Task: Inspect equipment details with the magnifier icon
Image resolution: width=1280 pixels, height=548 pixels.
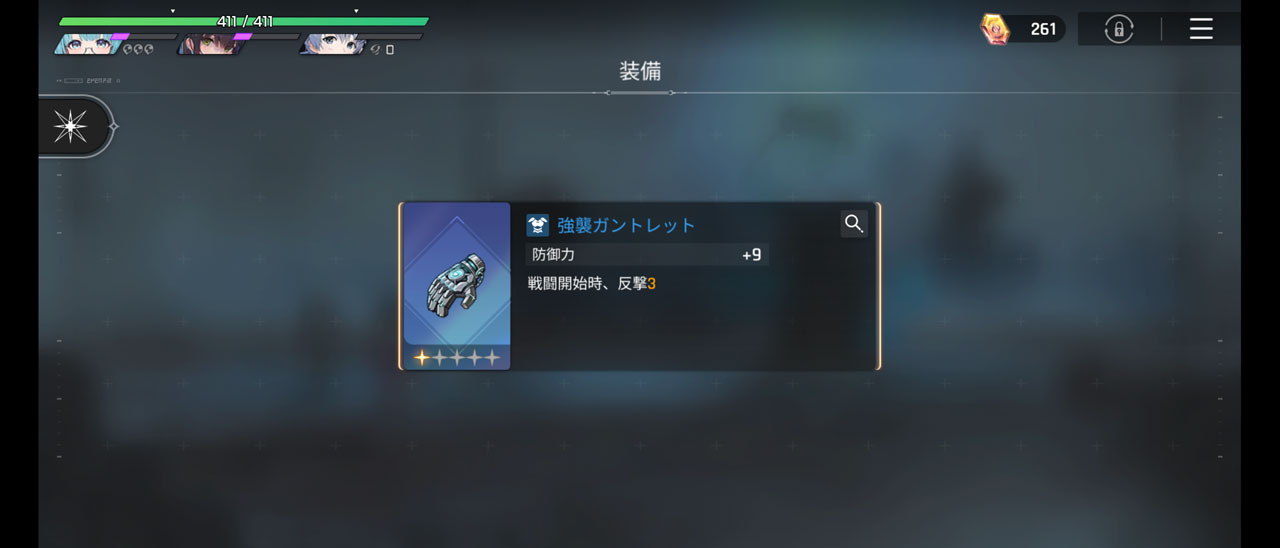Action: coord(853,224)
